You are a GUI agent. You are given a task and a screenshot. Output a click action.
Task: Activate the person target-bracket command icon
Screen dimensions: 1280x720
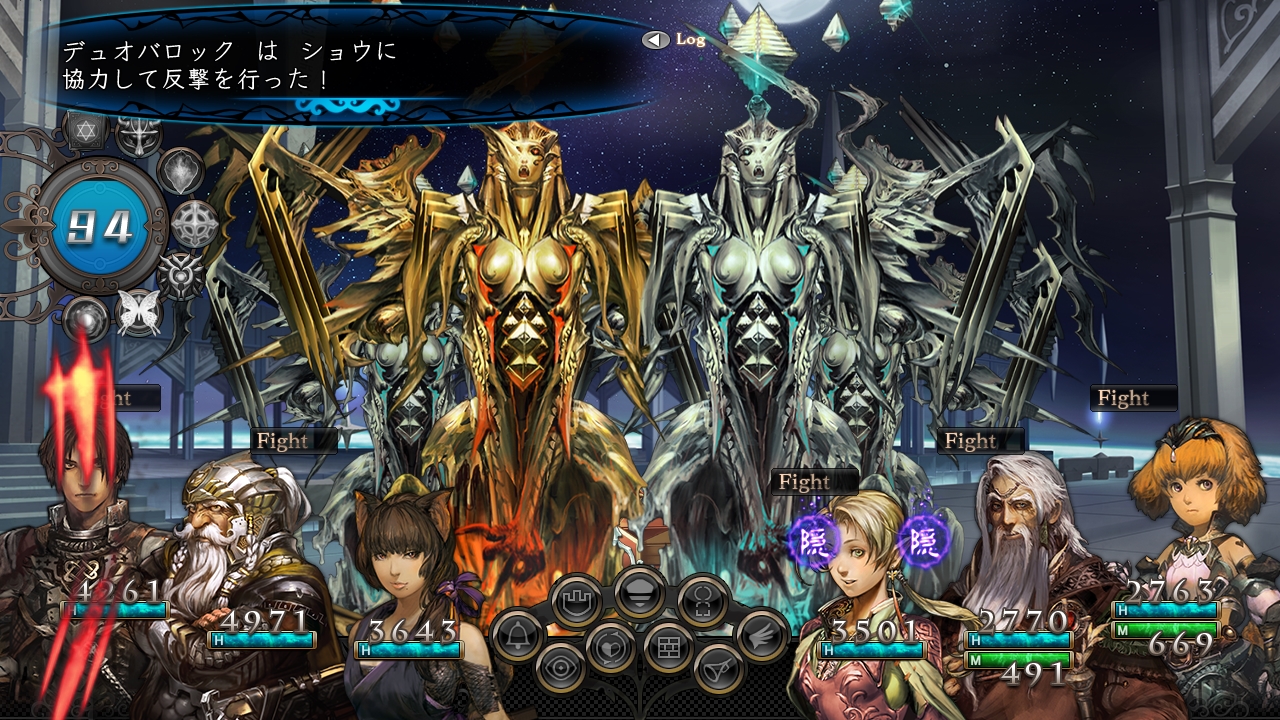tap(702, 602)
